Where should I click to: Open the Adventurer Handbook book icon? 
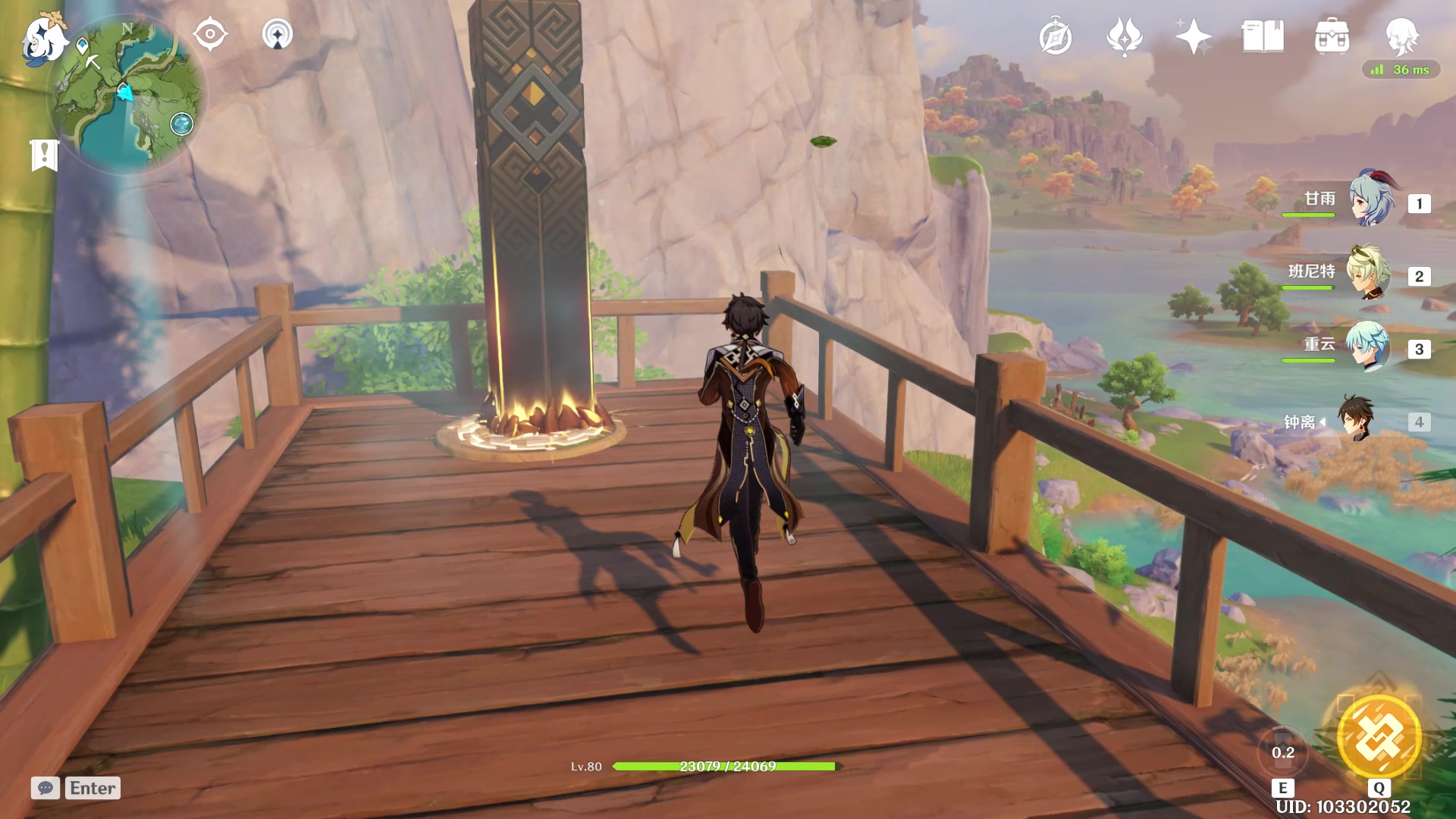coord(1263,36)
